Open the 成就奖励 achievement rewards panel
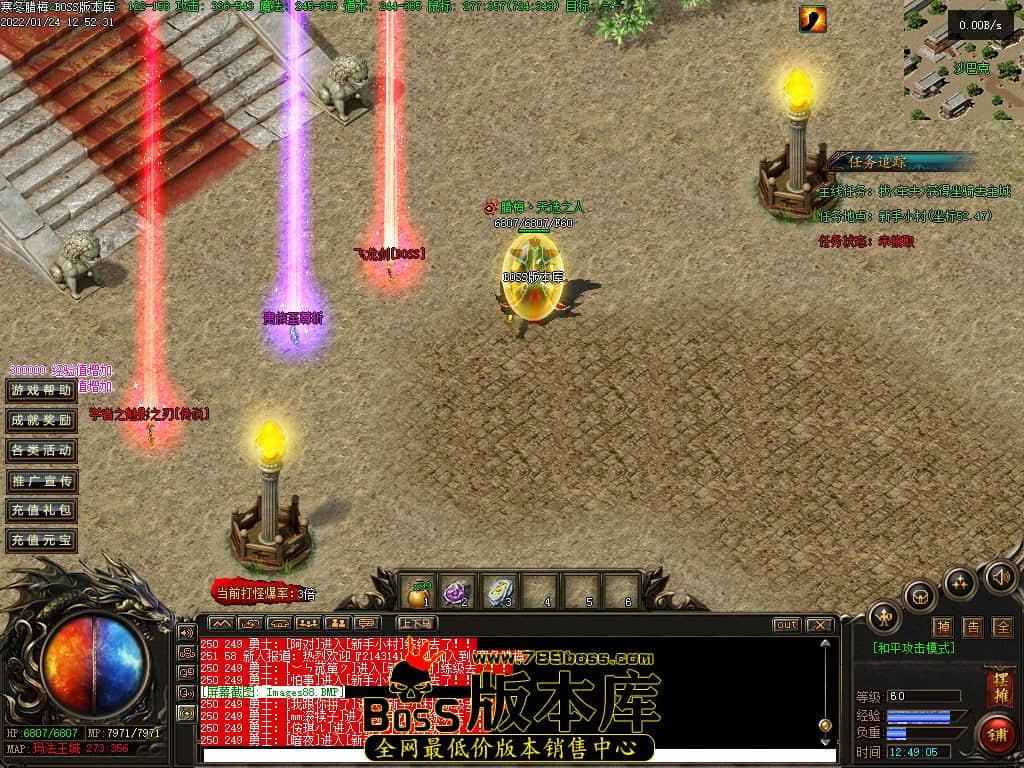This screenshot has width=1024, height=768. (41, 420)
